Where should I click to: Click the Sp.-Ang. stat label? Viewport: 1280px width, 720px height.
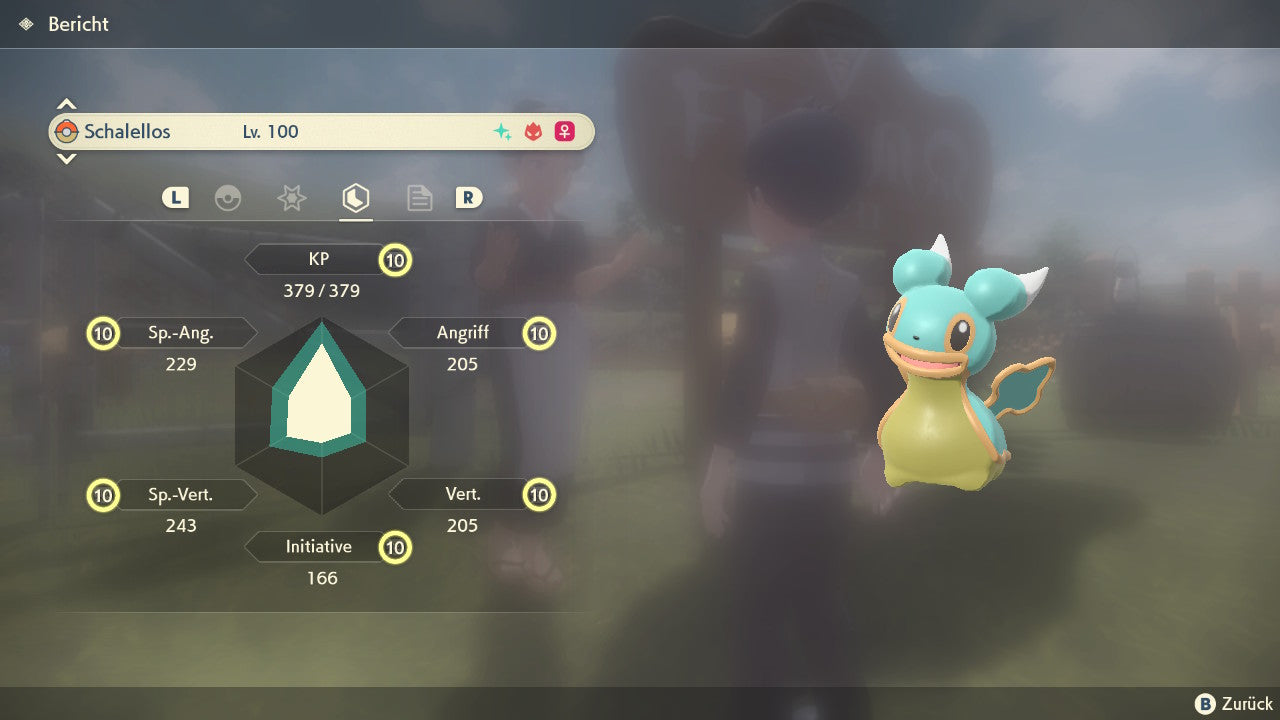point(181,333)
